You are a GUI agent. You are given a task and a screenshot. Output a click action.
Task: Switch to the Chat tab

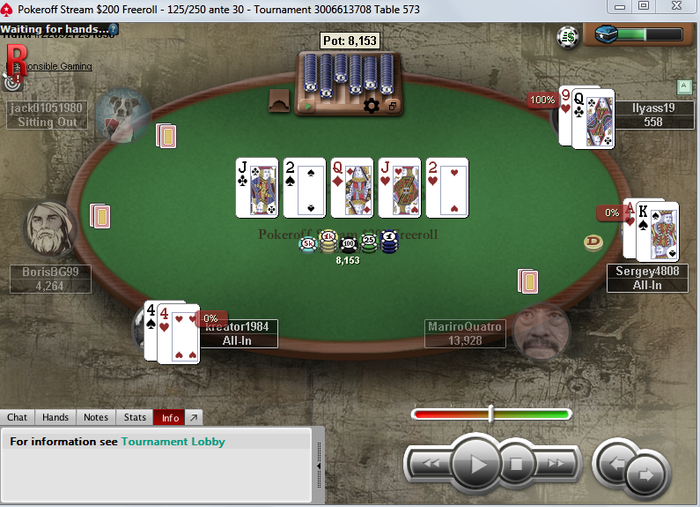coord(17,418)
